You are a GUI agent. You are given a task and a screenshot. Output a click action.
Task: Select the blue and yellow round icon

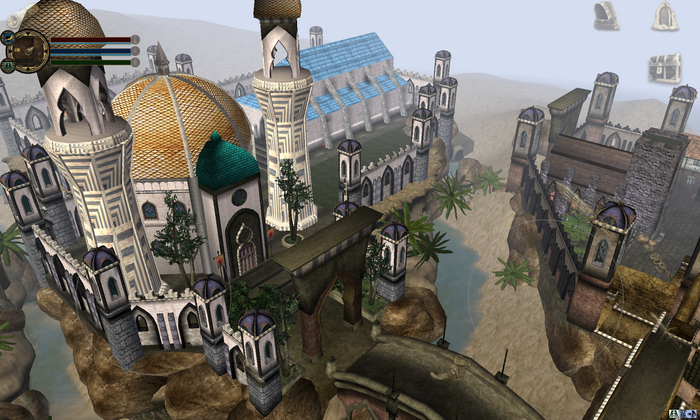tap(7, 36)
